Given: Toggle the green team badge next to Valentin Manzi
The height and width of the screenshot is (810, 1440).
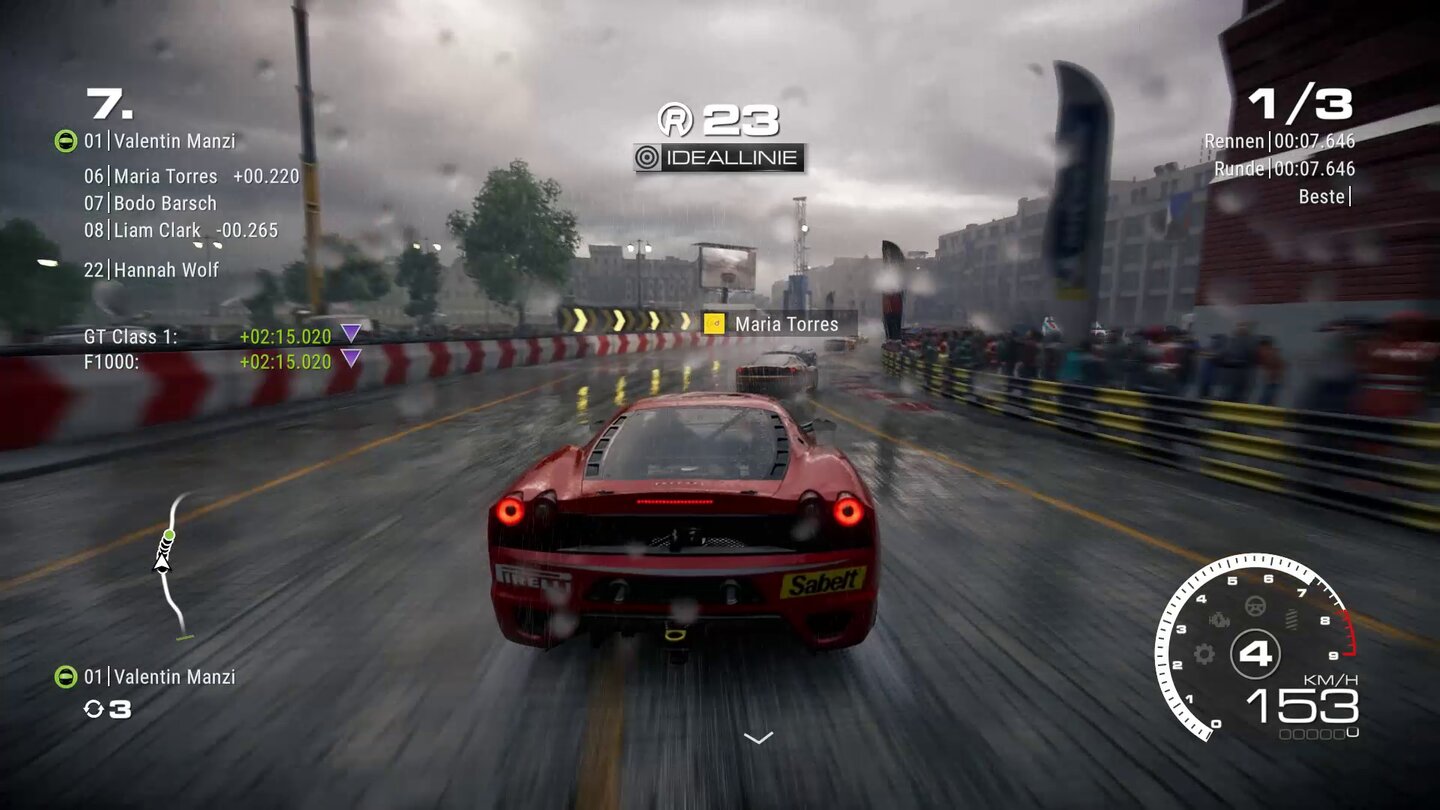Looking at the screenshot, I should (x=65, y=142).
